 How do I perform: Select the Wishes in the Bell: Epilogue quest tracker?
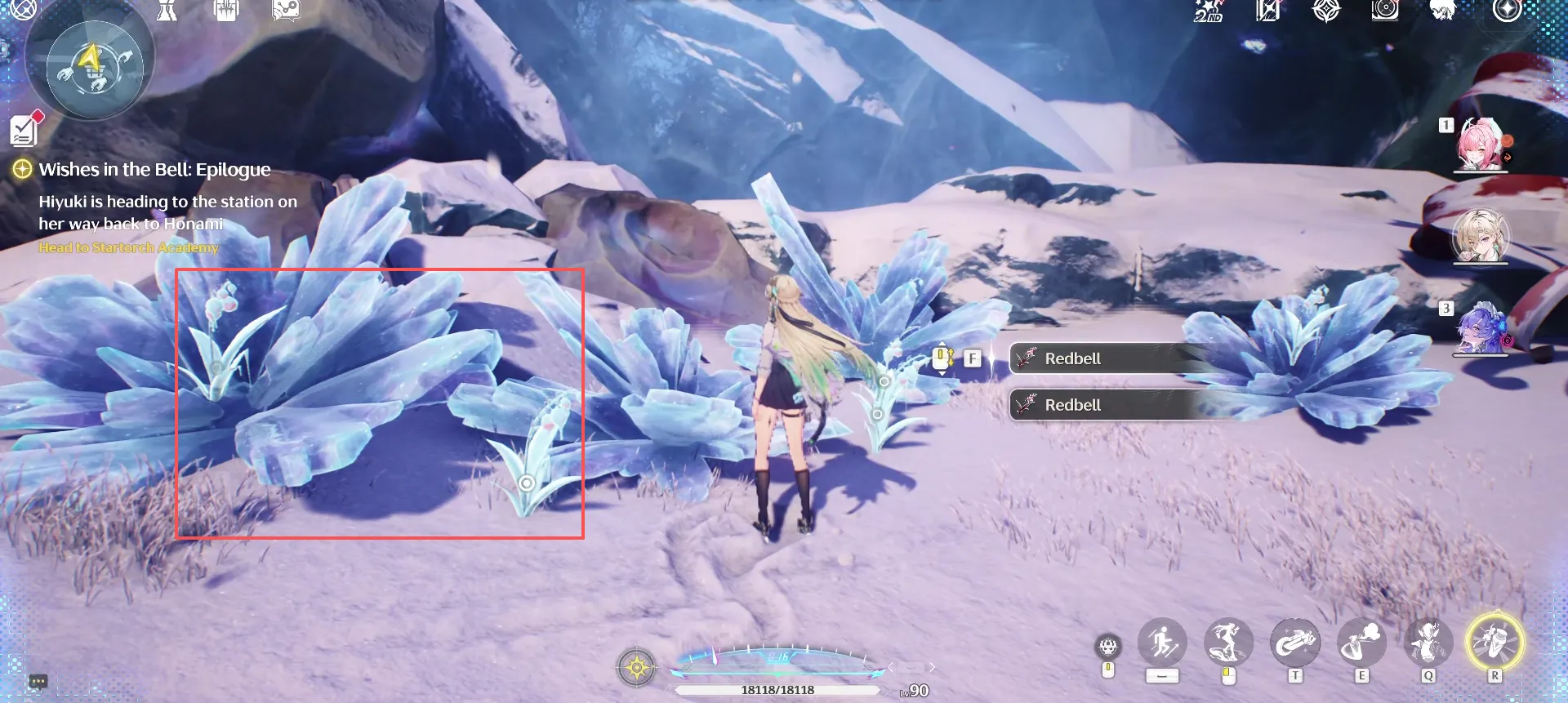[x=154, y=170]
